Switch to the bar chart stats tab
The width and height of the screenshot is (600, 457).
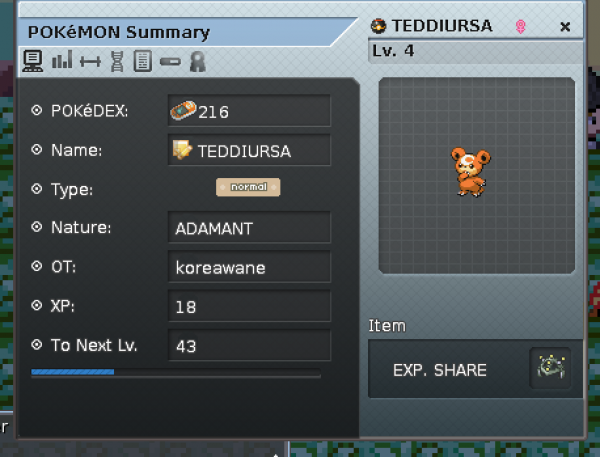coord(62,61)
